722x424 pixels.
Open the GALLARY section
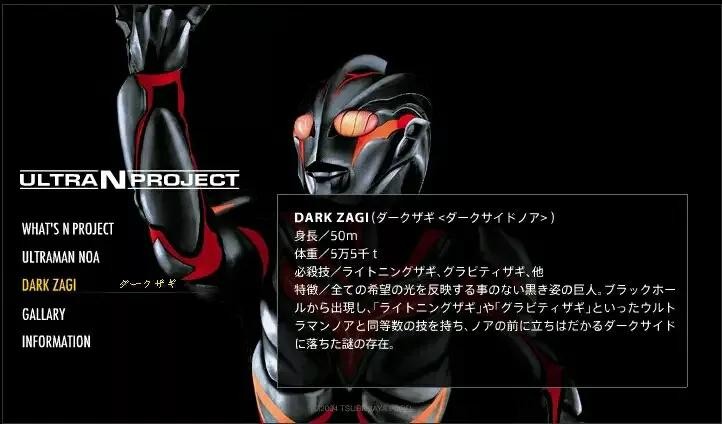43,314
